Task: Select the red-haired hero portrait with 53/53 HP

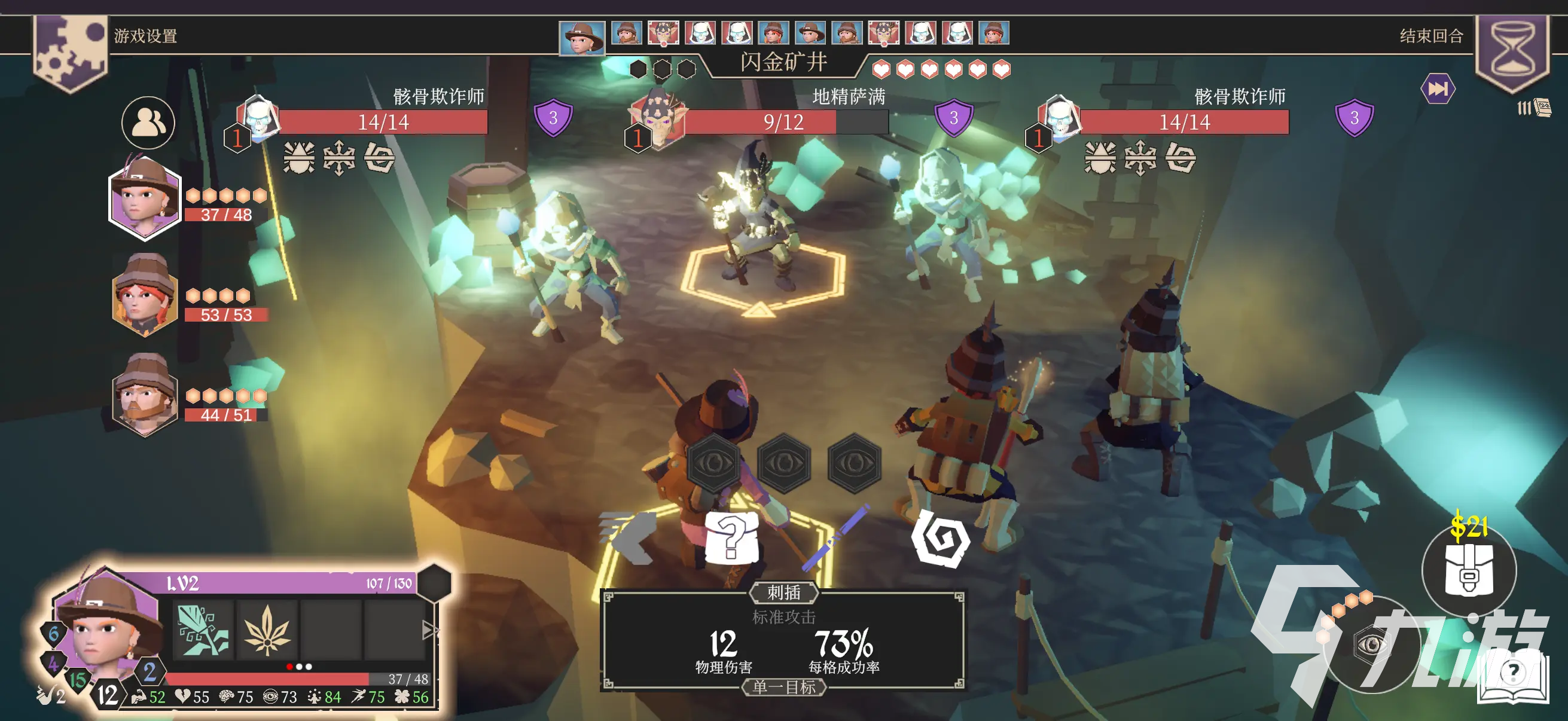Action: (x=145, y=297)
